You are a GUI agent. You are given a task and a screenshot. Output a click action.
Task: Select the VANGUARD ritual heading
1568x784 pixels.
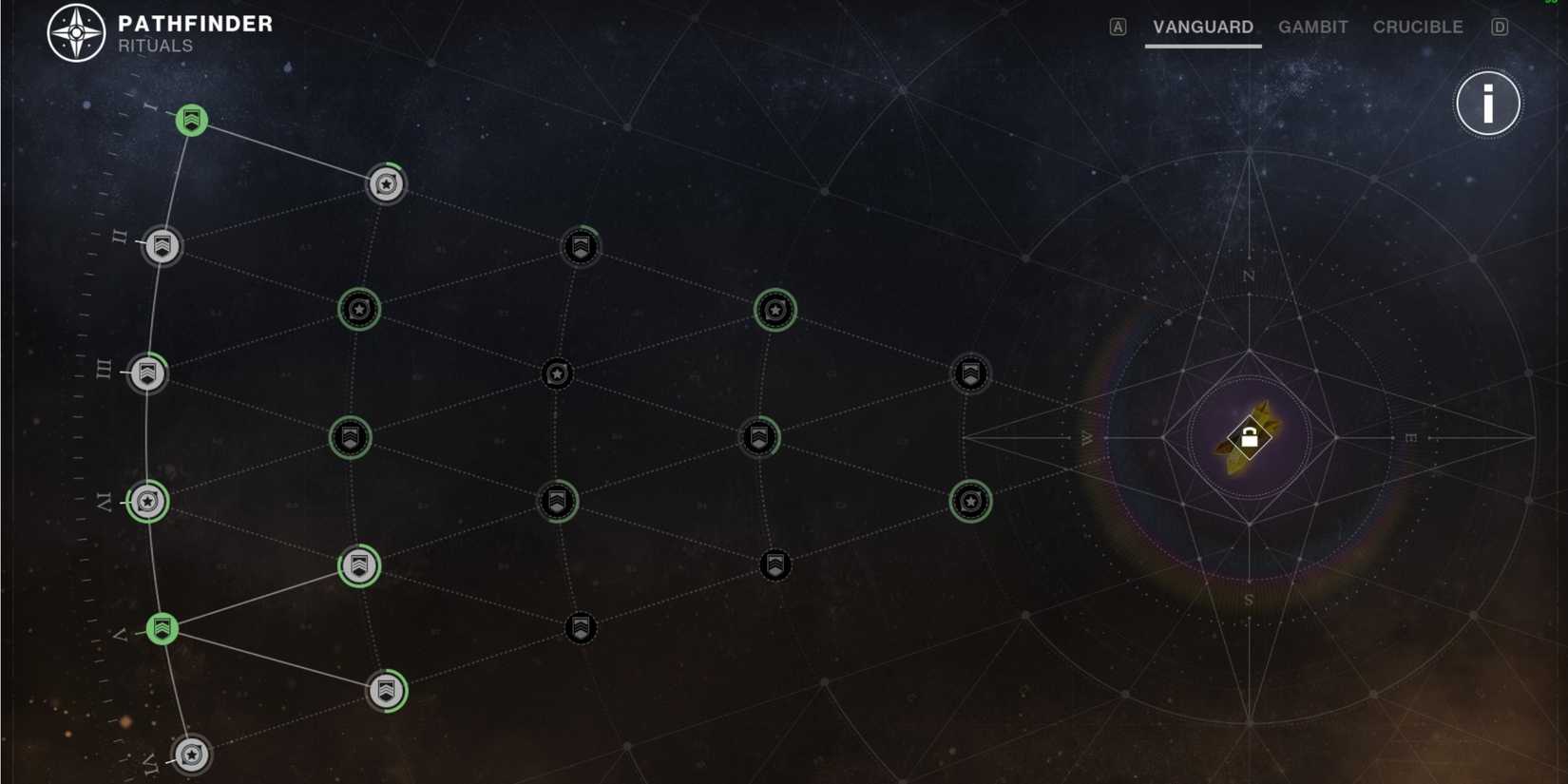coord(1201,27)
